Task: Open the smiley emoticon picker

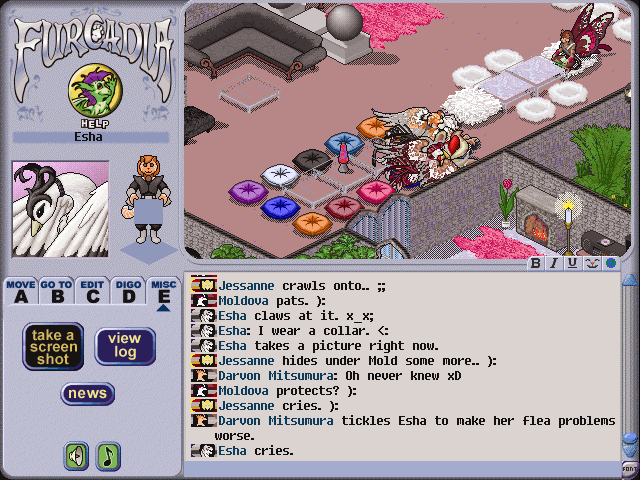Action: click(590, 264)
